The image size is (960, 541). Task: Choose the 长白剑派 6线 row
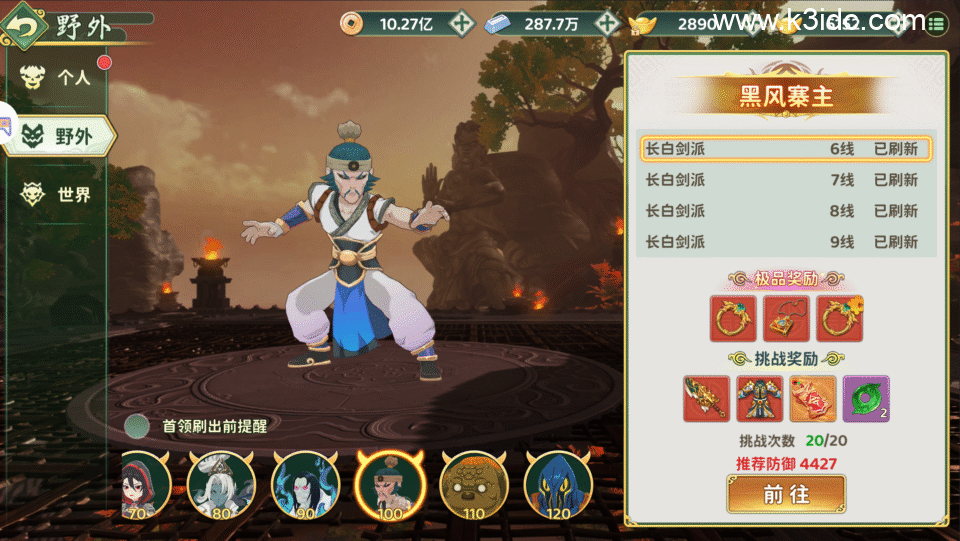[x=786, y=149]
